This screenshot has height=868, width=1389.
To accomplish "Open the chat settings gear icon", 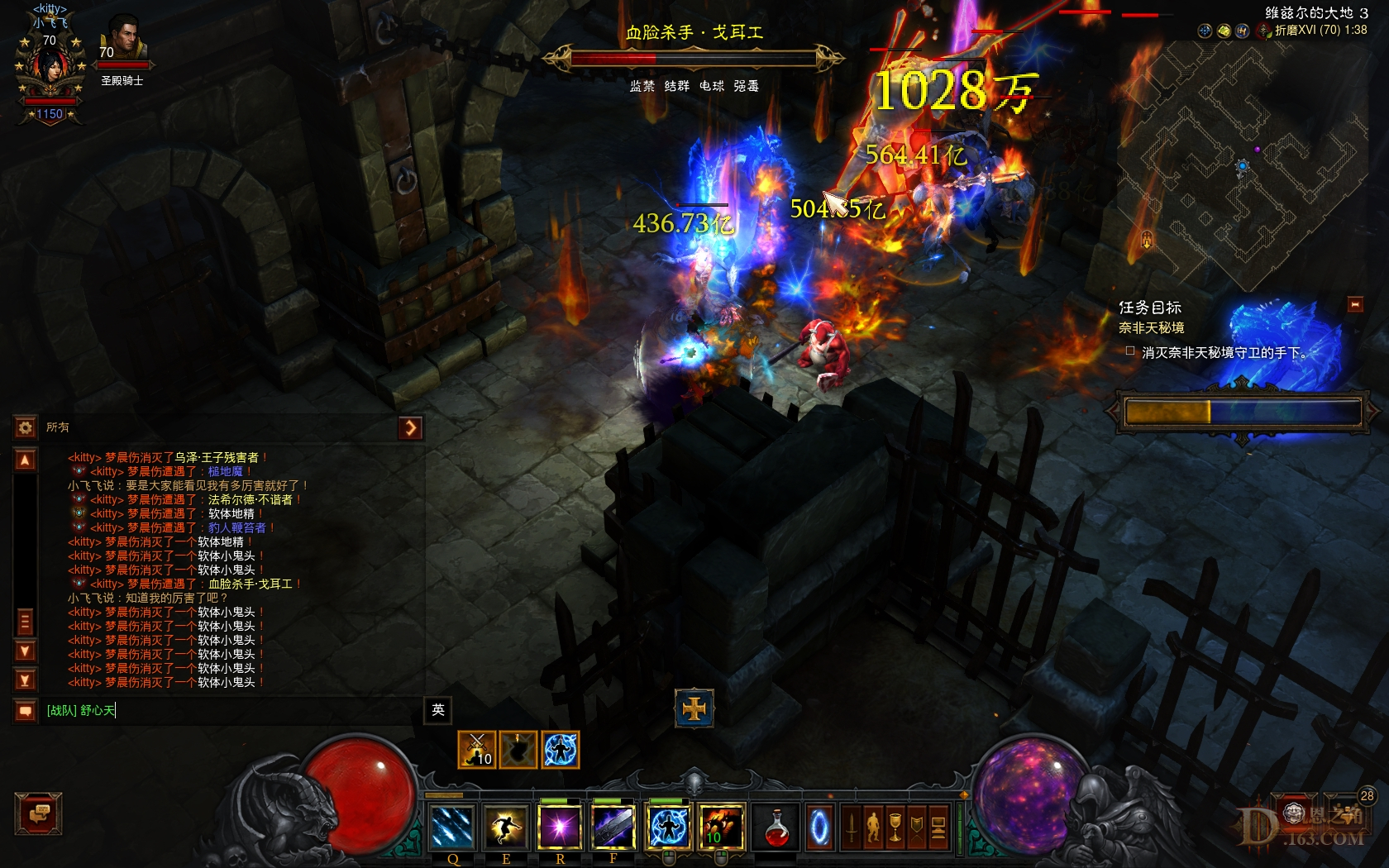I will (x=25, y=427).
